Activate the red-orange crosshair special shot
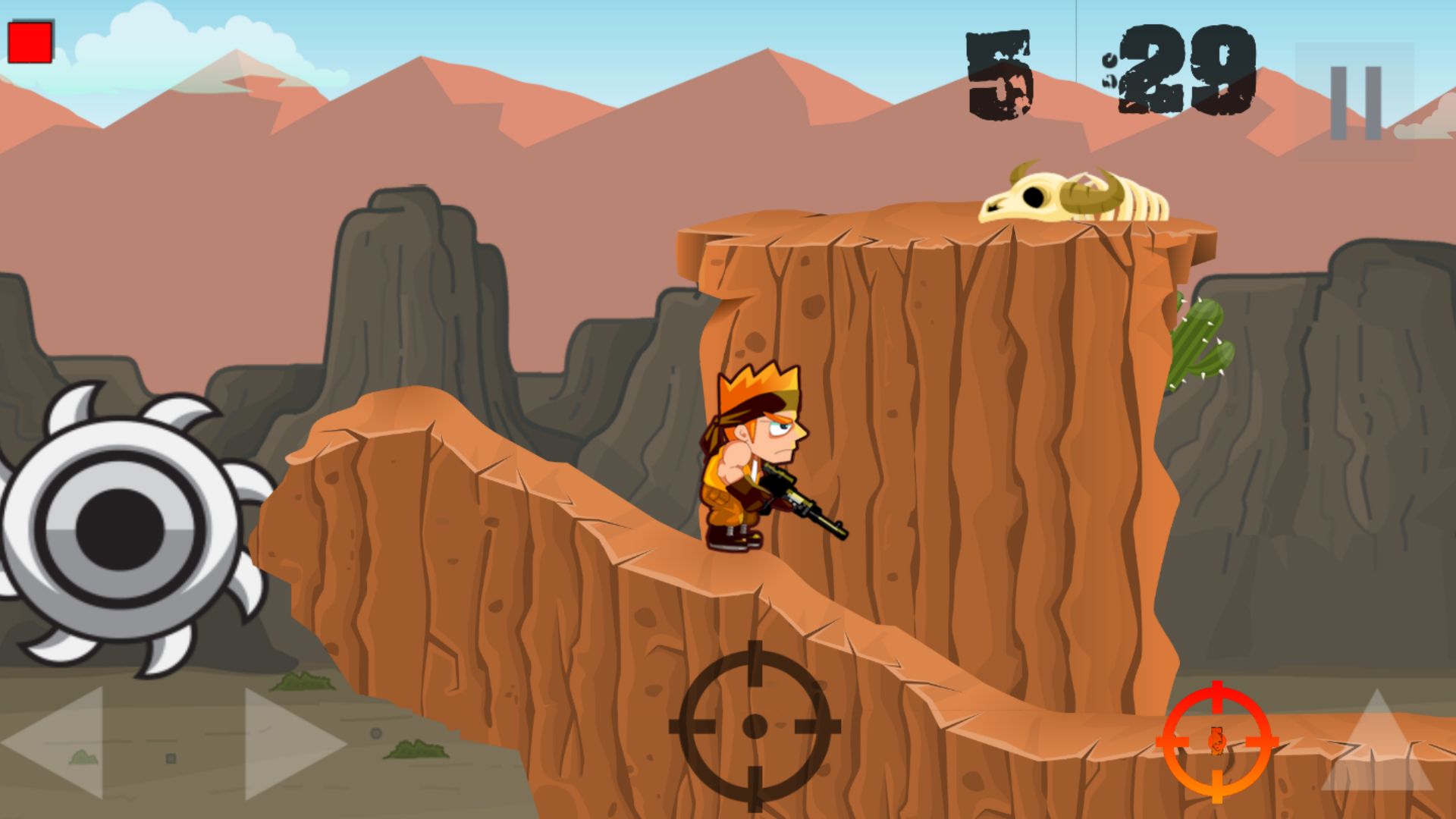This screenshot has width=1456, height=819. [1216, 741]
